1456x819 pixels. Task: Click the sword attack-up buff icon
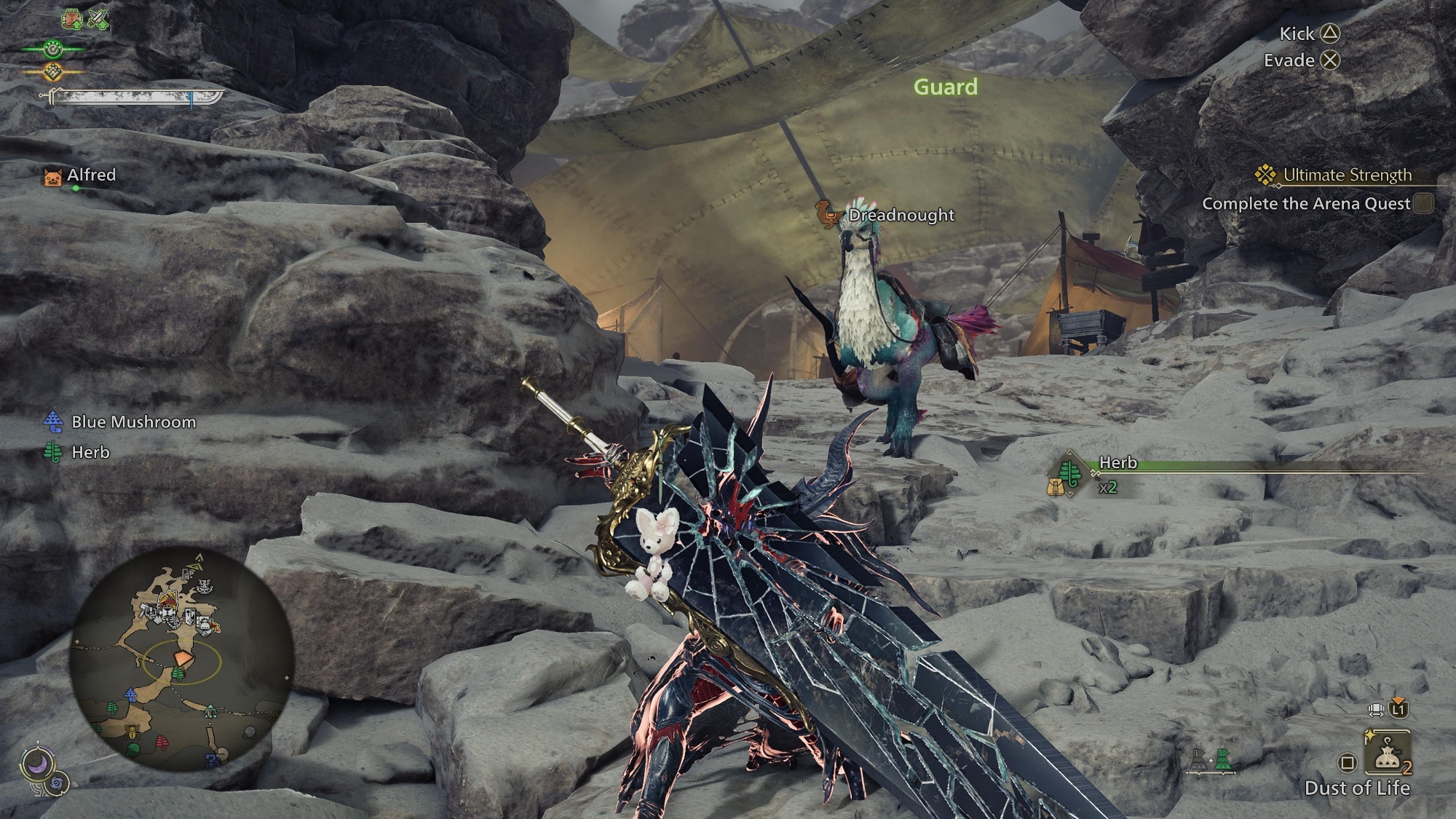click(98, 19)
